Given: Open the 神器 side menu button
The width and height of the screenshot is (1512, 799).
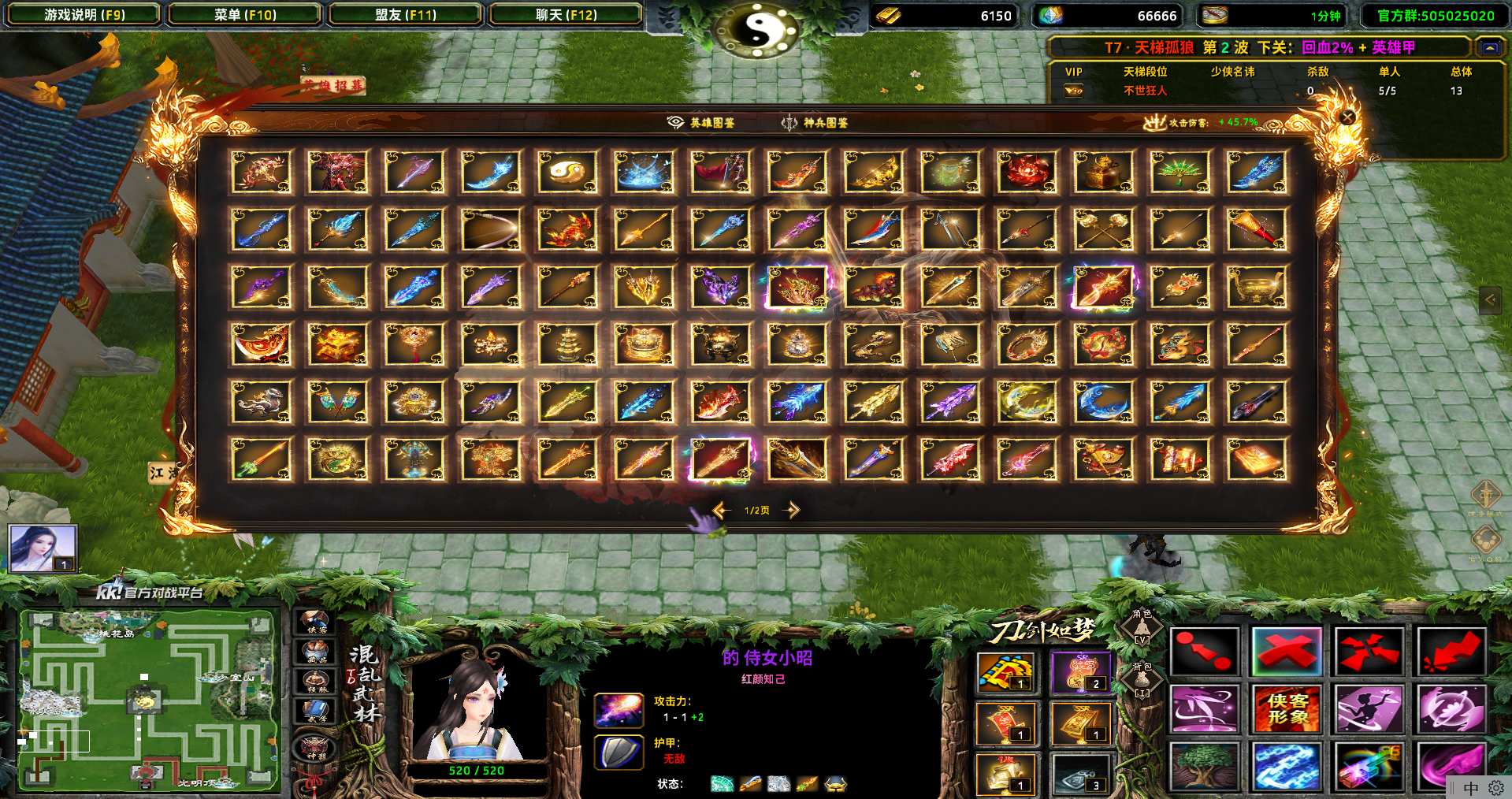Looking at the screenshot, I should tap(315, 749).
